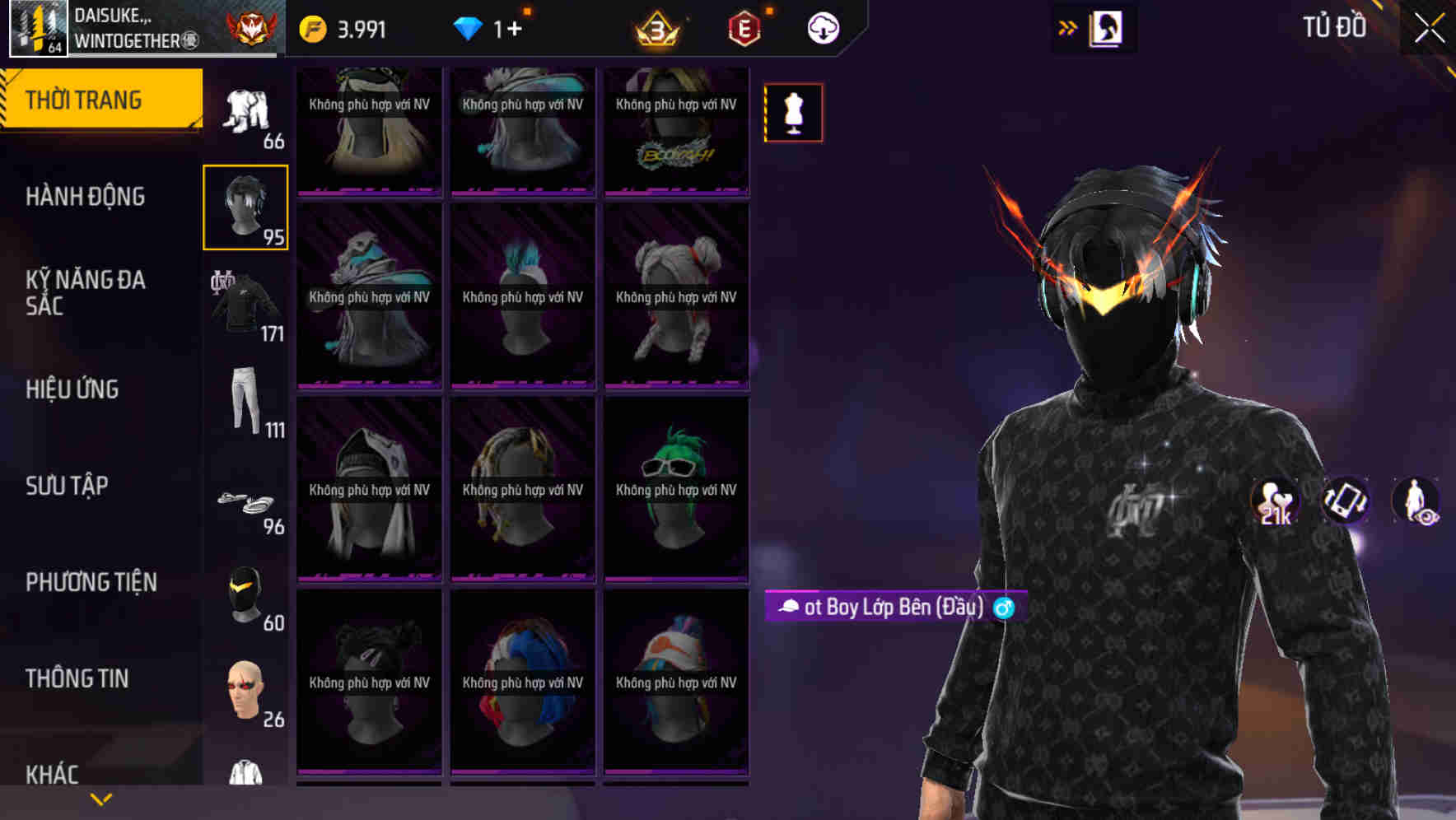Select the mannequin preview icon
Viewport: 1456px width, 820px height.
[x=792, y=113]
